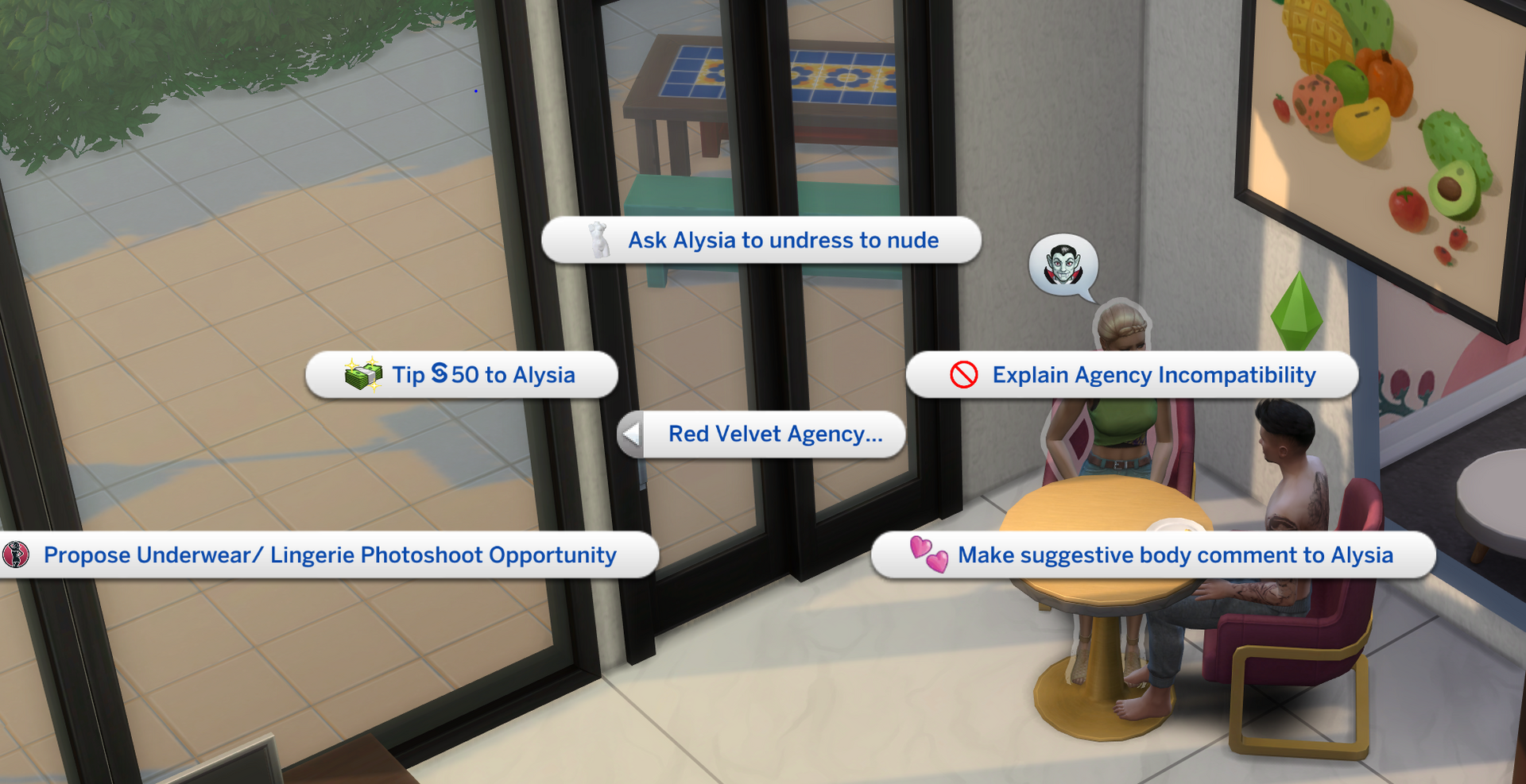
Task: Choose Ask Alysia to undress to nude
Action: (782, 240)
